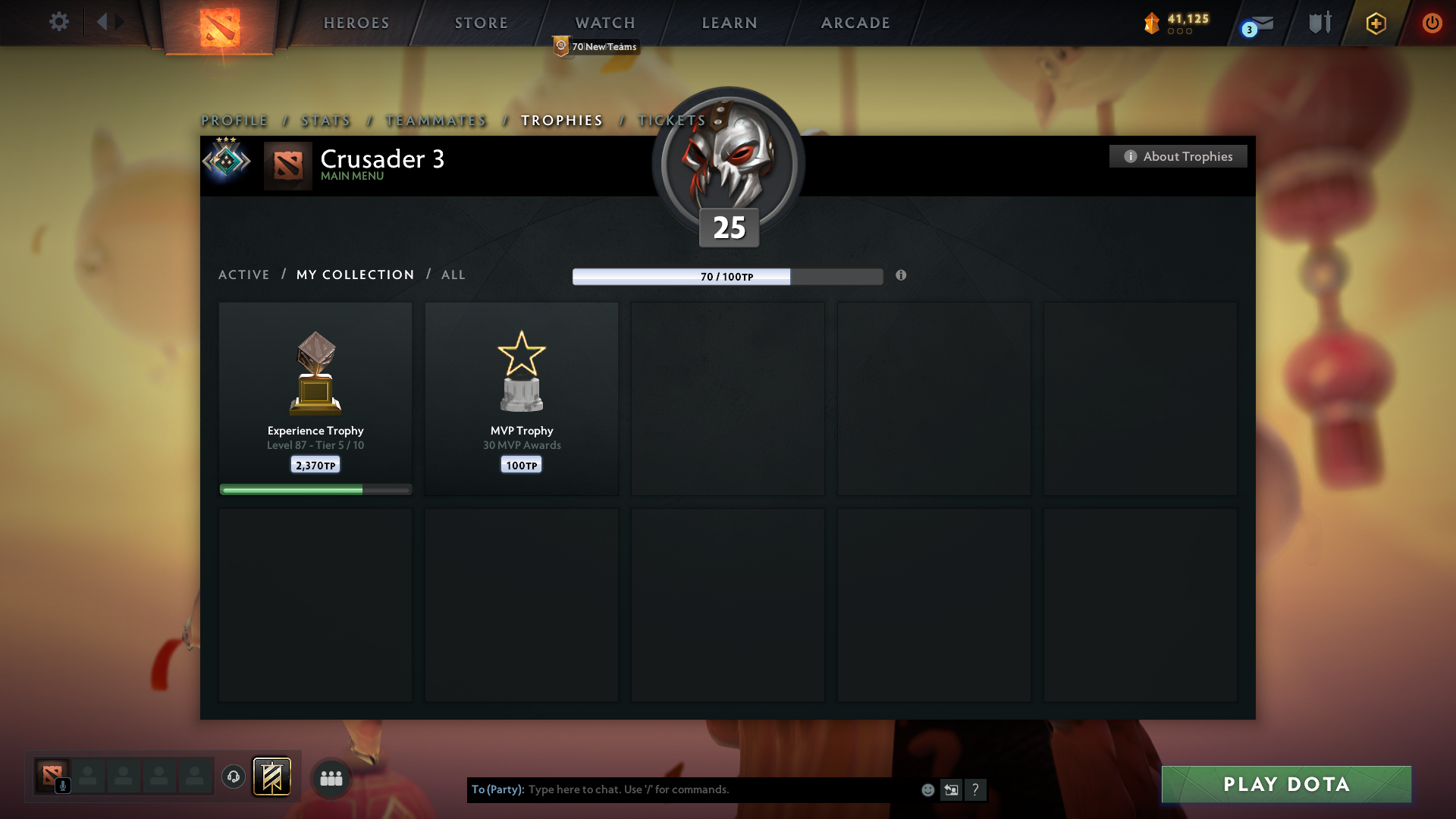The image size is (1456, 819).
Task: Click the armory shield and sword icon
Action: tap(1319, 23)
